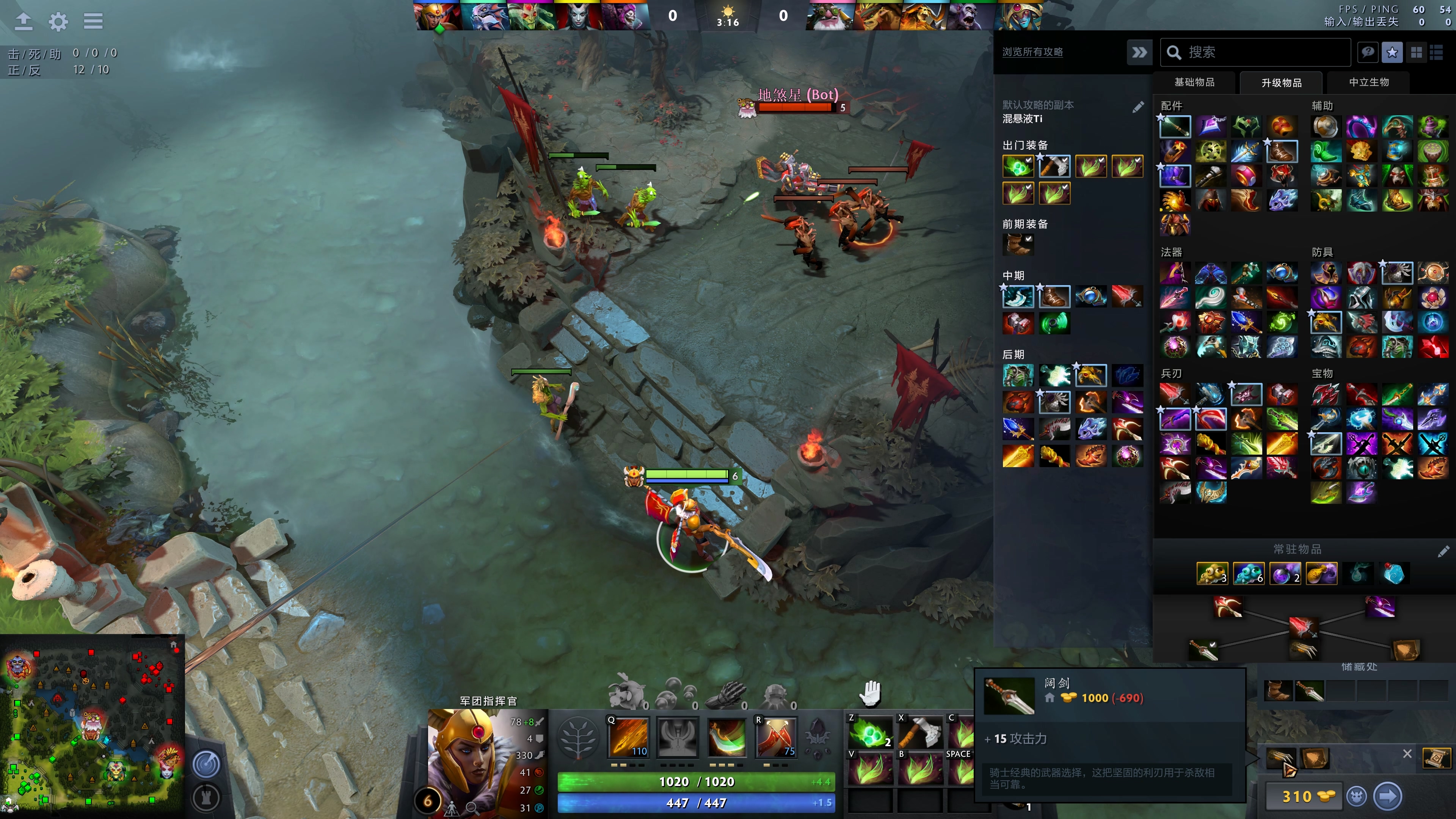Image resolution: width=1456 pixels, height=819 pixels.
Task: Cast the R ultimate ability
Action: coord(776,737)
